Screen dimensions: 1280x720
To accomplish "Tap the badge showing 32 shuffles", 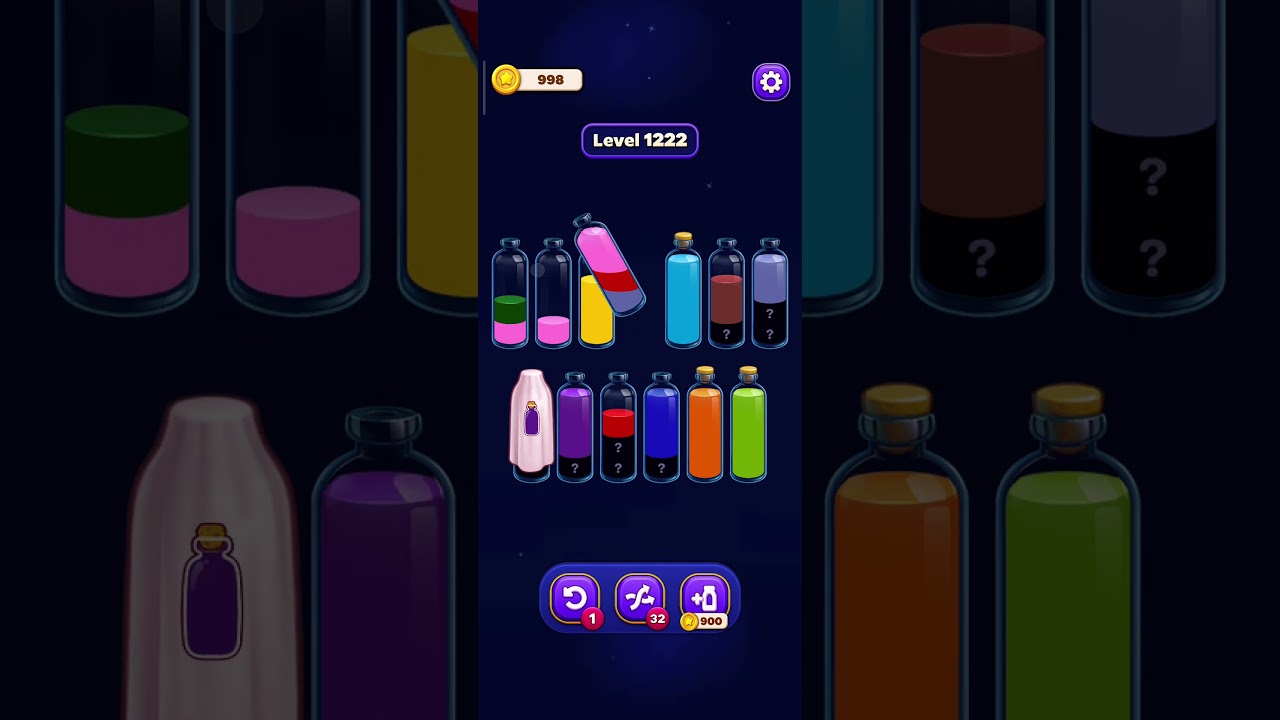I will point(657,618).
